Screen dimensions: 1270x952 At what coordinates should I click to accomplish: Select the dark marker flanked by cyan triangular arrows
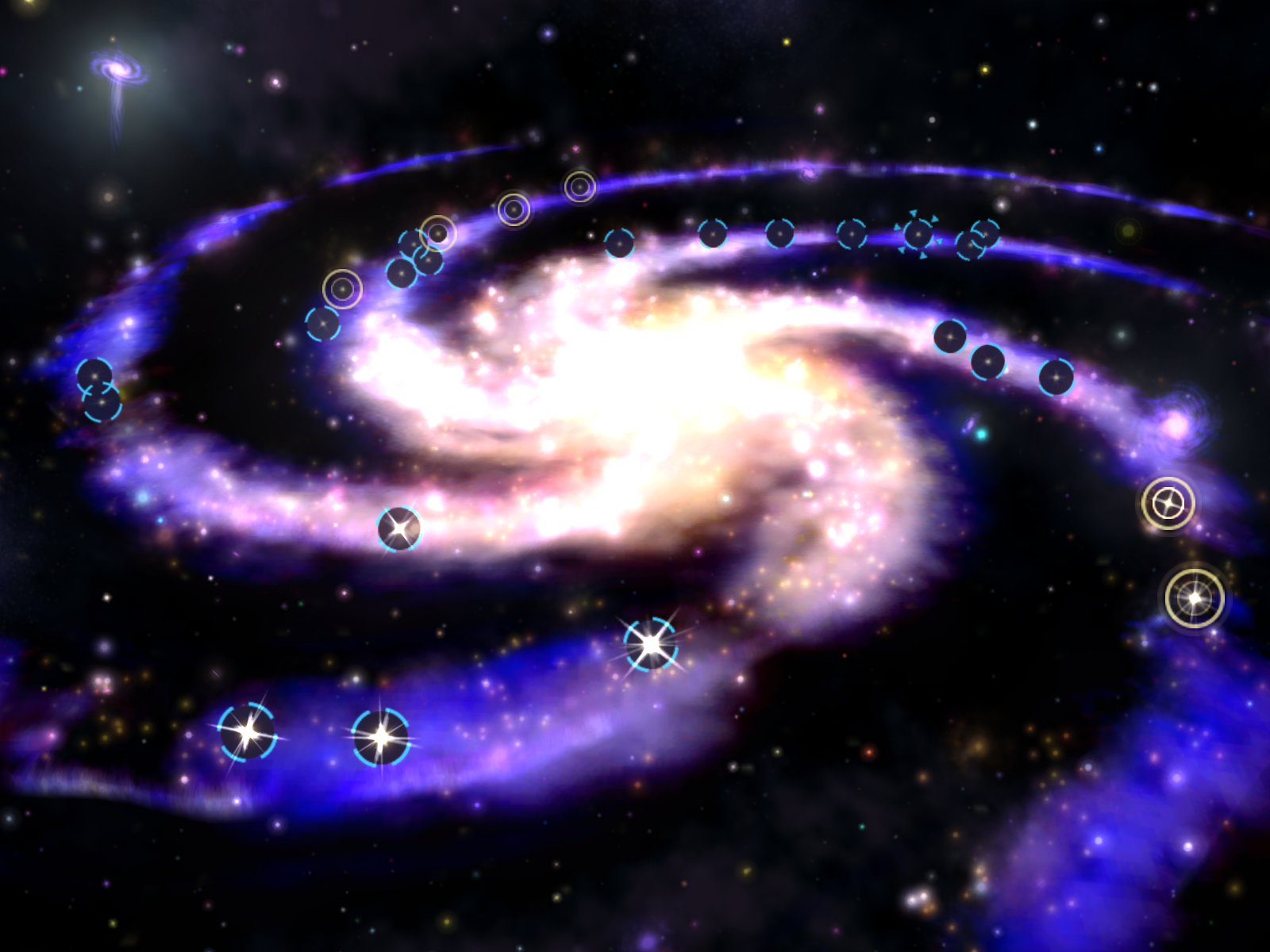918,234
